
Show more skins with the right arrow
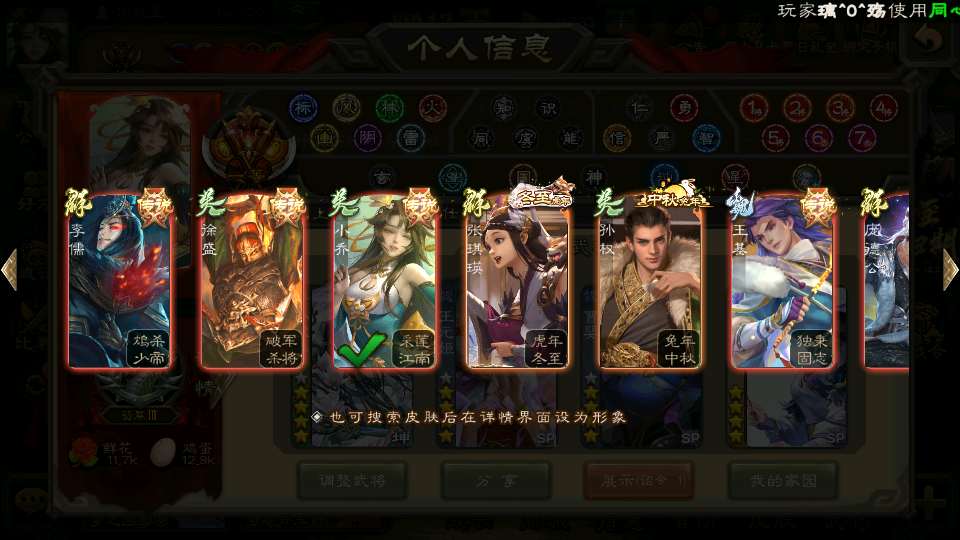point(950,270)
